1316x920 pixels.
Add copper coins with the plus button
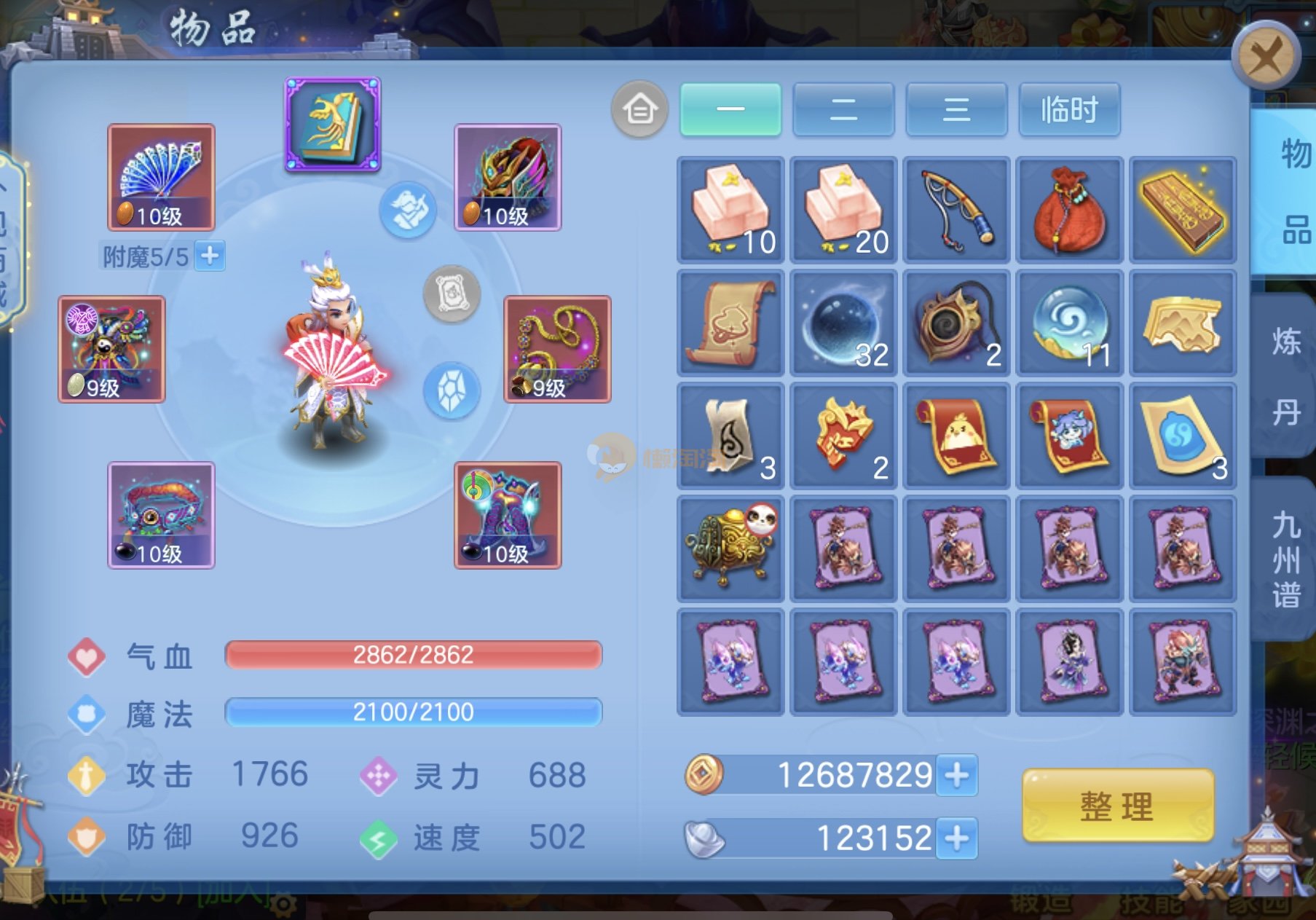[x=957, y=775]
